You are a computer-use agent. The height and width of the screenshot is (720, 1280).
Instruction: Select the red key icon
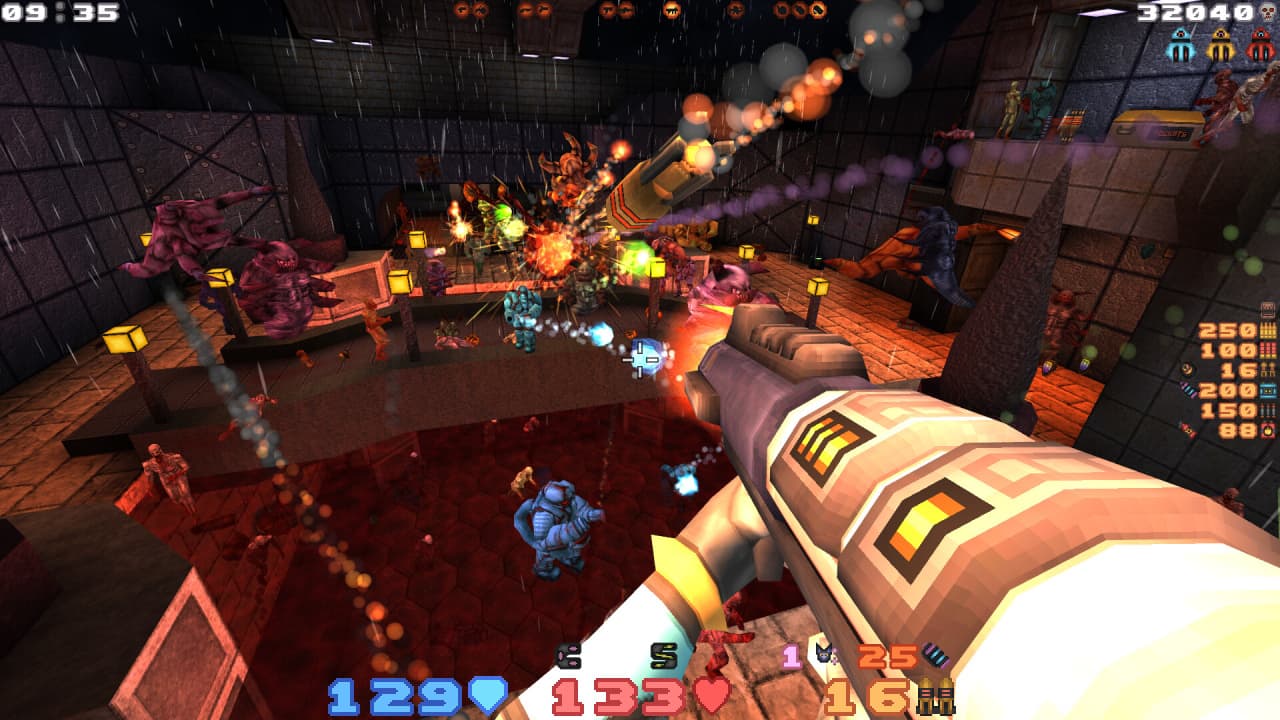1260,44
